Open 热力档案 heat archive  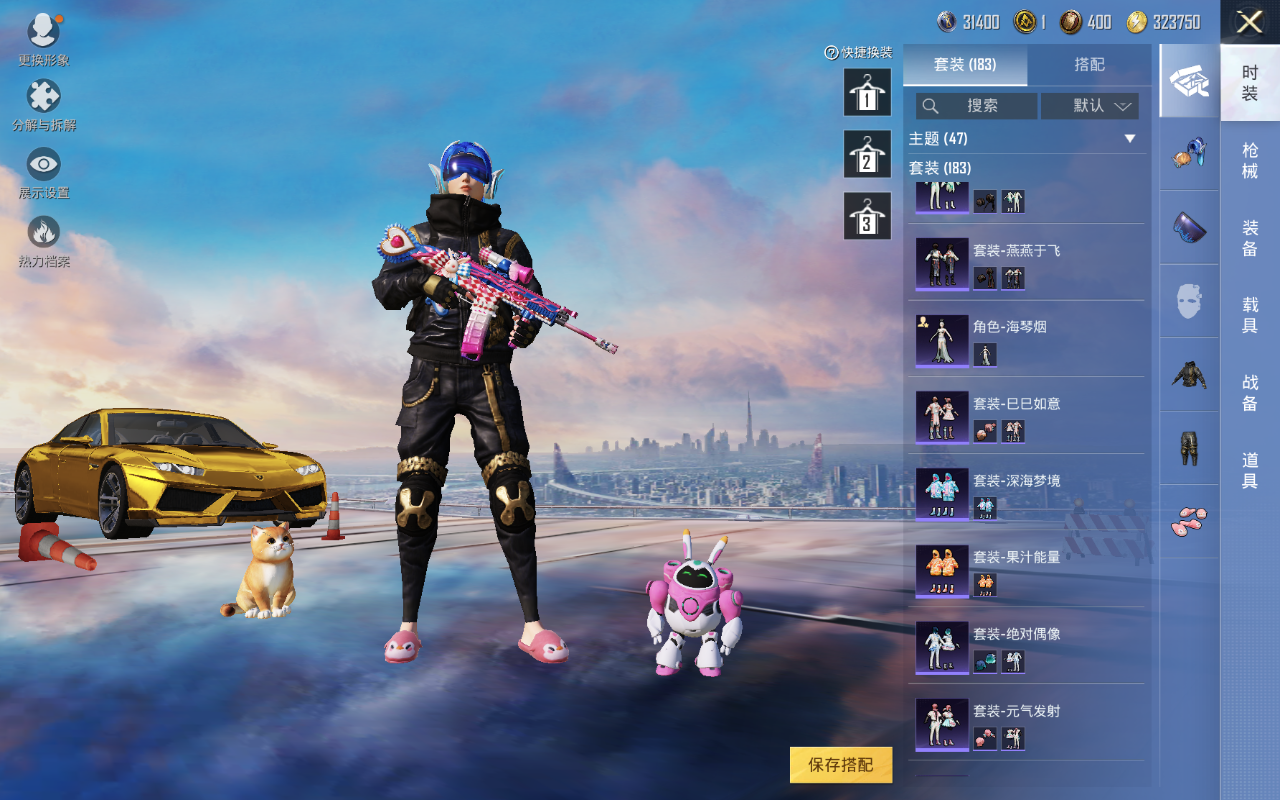pyautogui.click(x=44, y=240)
